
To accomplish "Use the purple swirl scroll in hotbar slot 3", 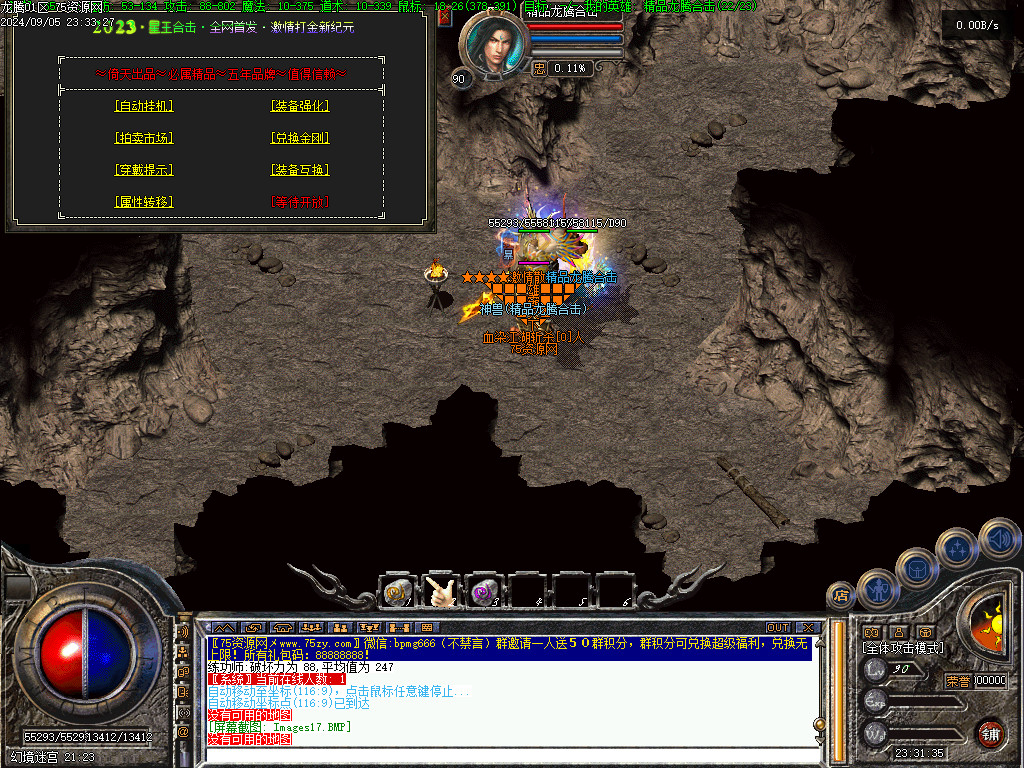I will pyautogui.click(x=485, y=592).
